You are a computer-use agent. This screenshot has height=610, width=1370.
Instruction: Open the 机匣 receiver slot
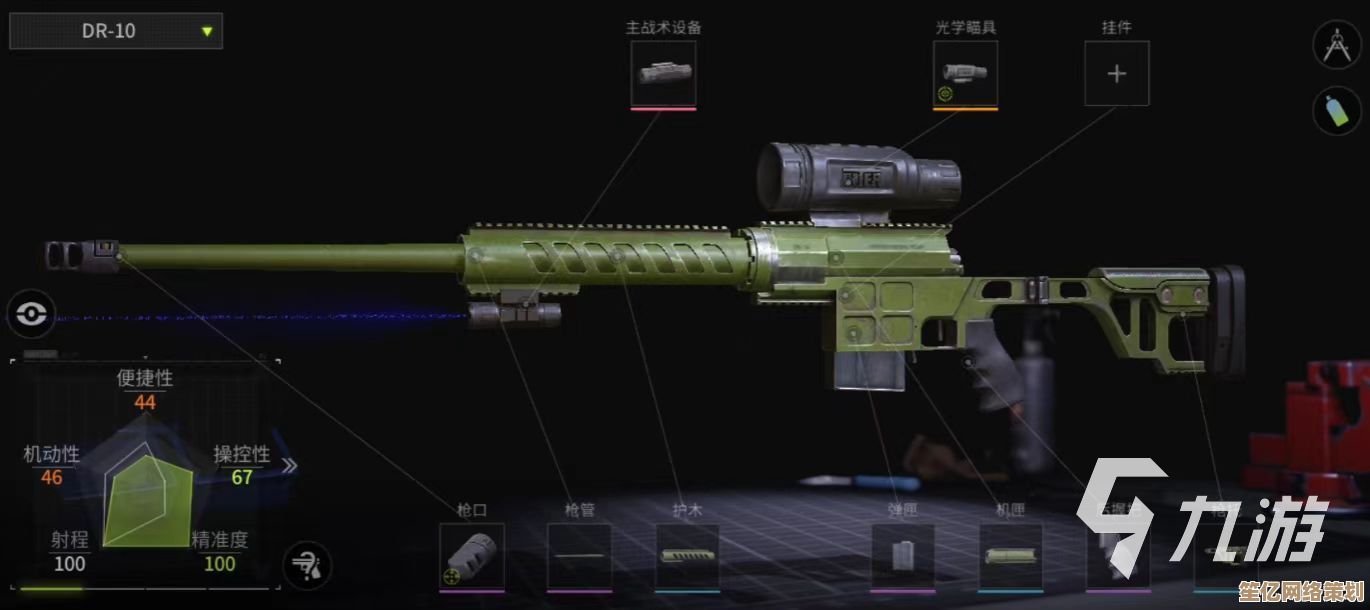click(x=1010, y=556)
